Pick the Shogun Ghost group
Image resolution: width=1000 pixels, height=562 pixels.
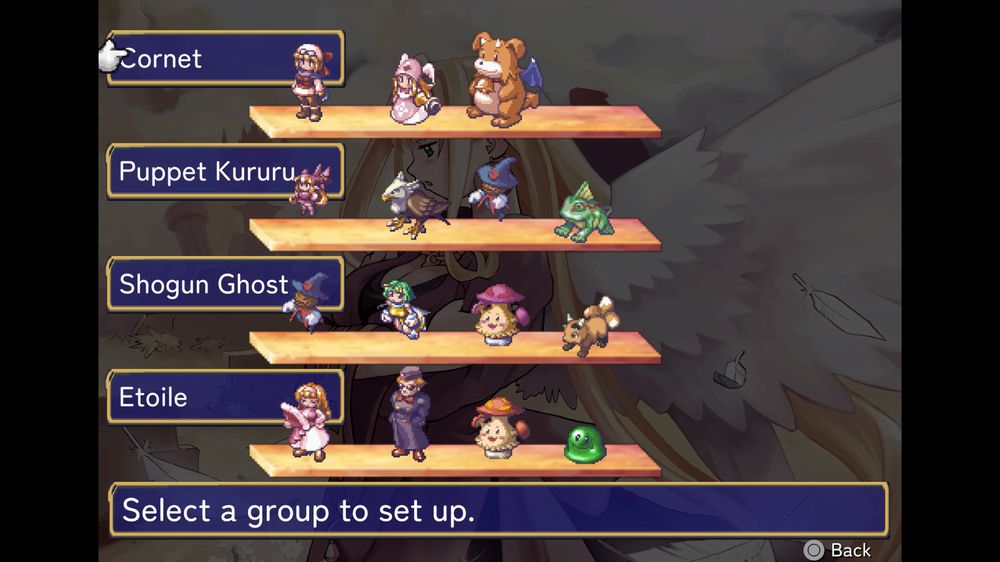point(224,284)
